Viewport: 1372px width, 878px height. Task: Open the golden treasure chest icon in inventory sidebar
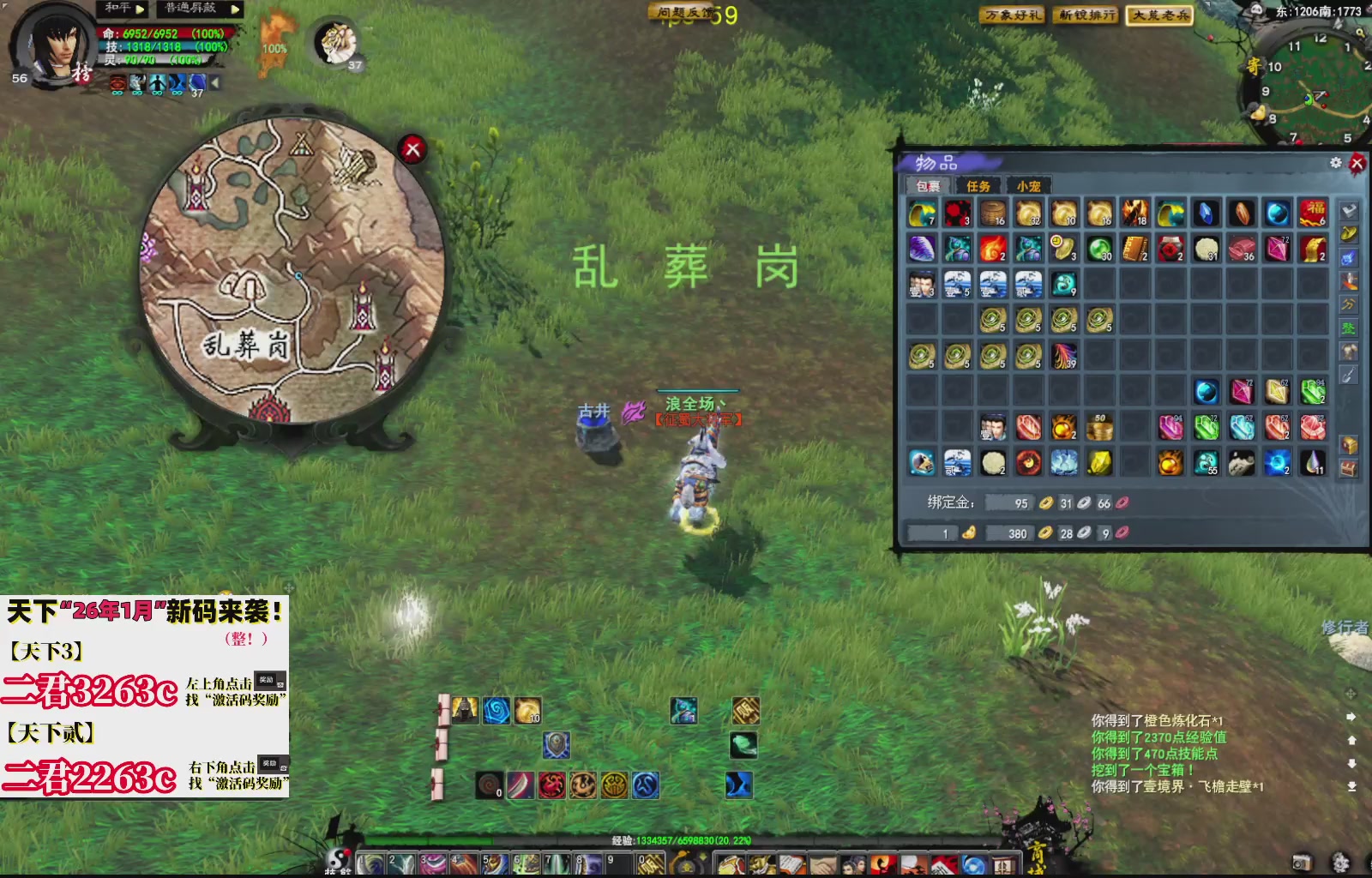click(1349, 443)
